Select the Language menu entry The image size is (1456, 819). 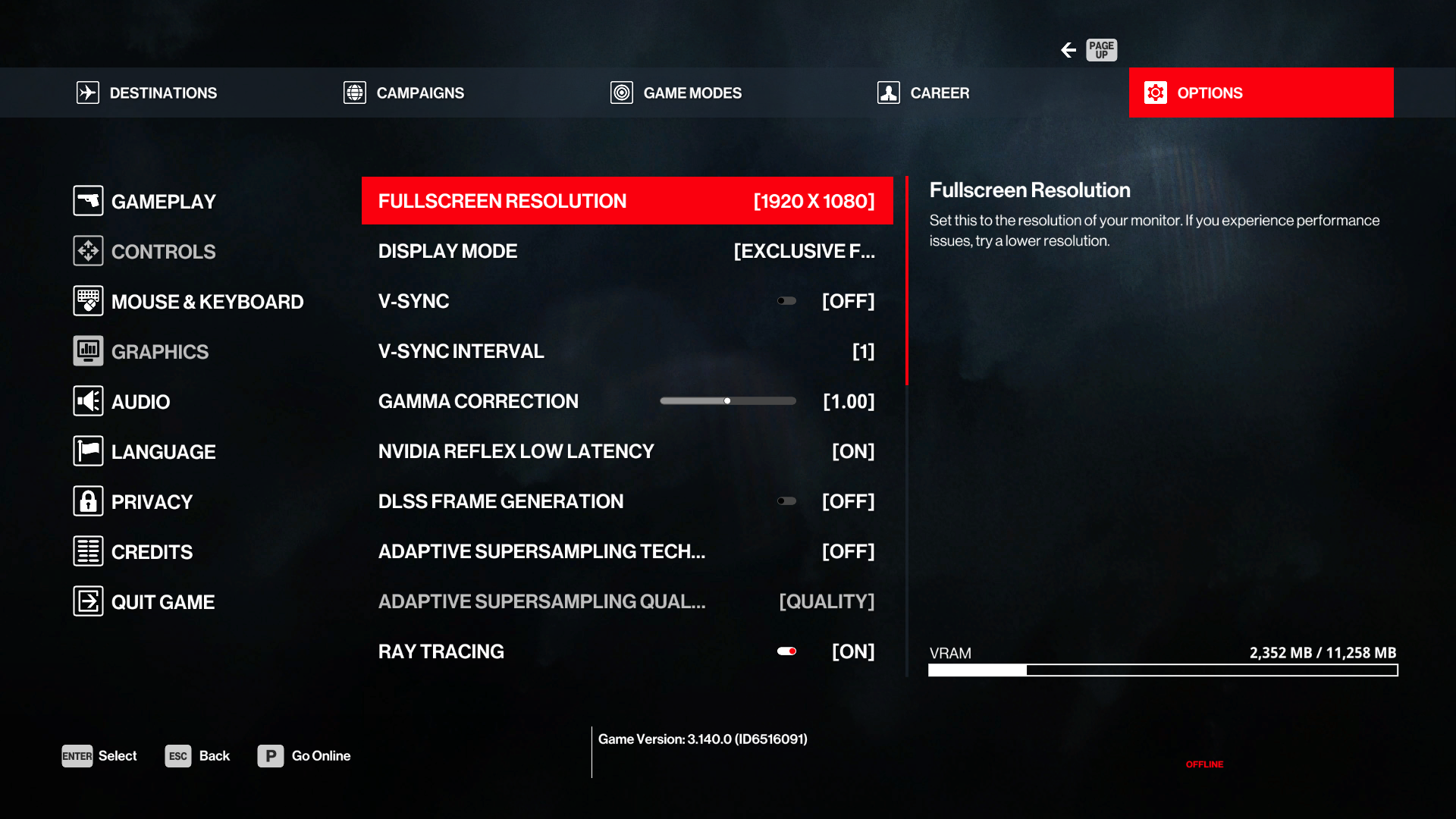(145, 452)
